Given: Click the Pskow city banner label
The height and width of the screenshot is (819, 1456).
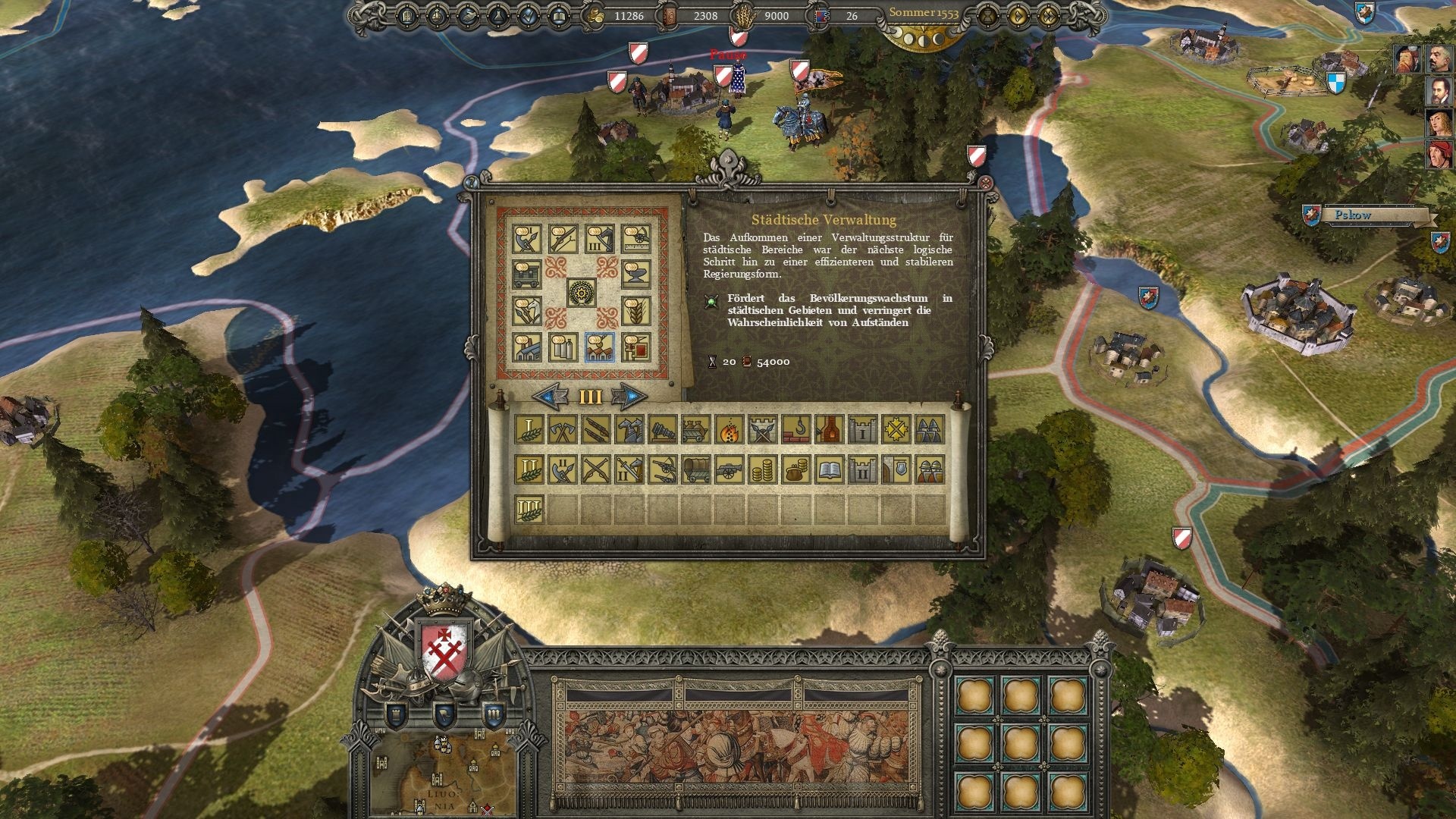Looking at the screenshot, I should coord(1354,215).
